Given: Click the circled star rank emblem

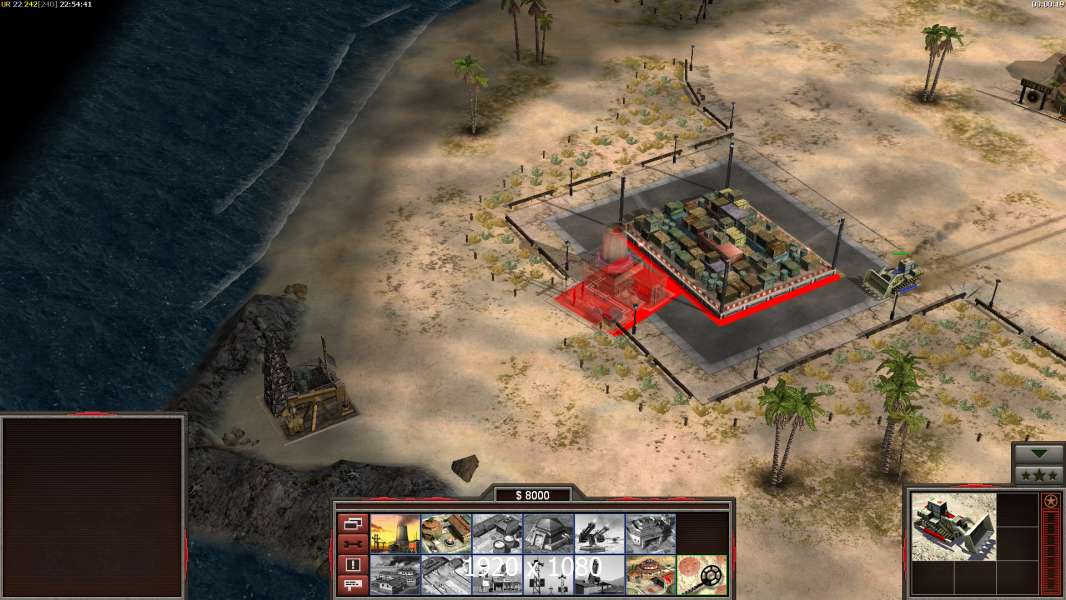Looking at the screenshot, I should point(1050,500).
